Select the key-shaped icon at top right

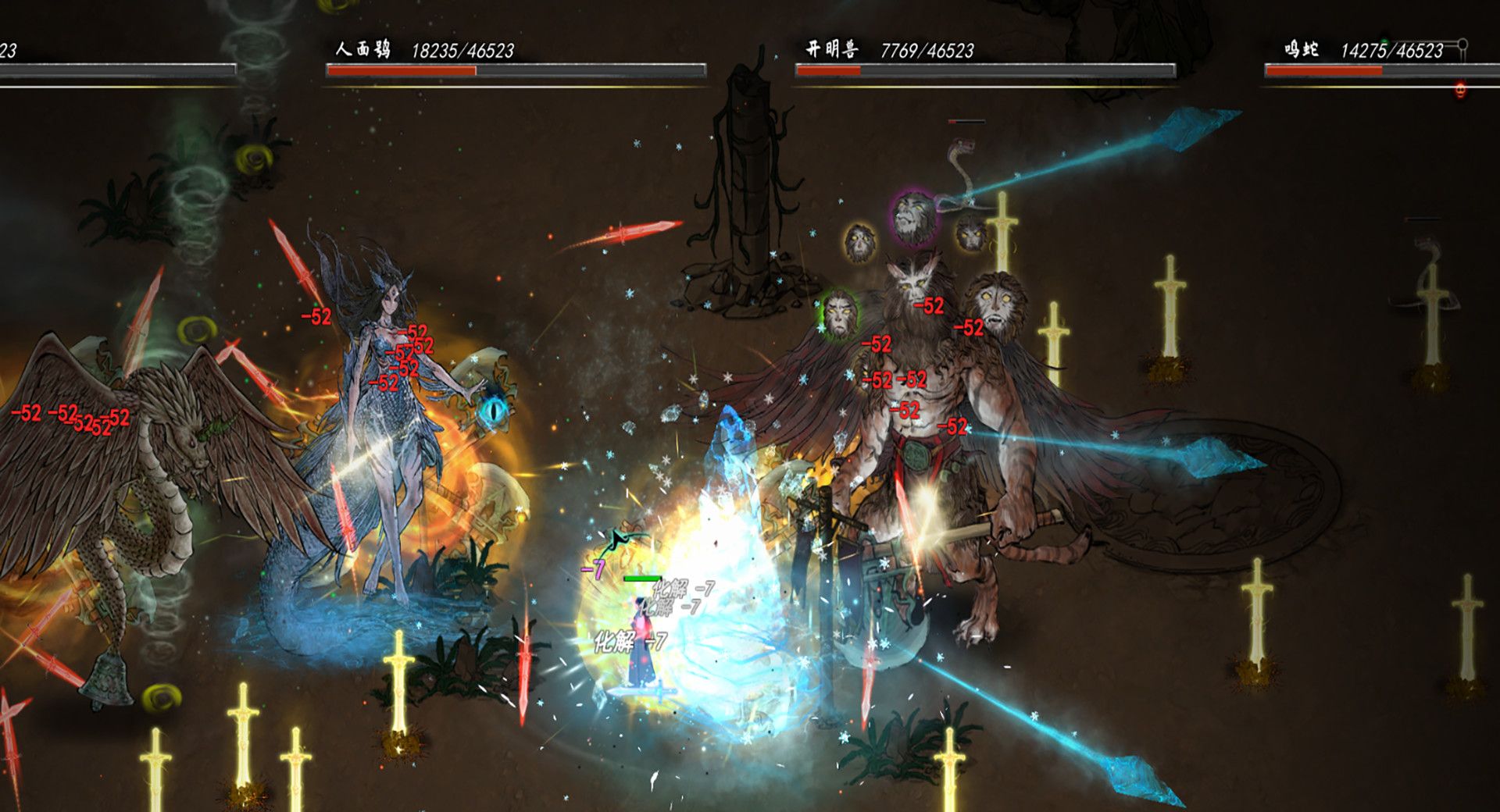(1462, 45)
